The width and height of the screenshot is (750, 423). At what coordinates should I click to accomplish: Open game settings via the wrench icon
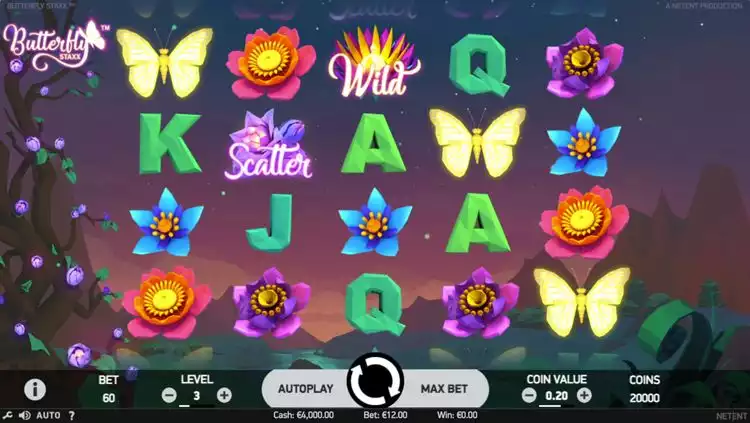coord(8,415)
